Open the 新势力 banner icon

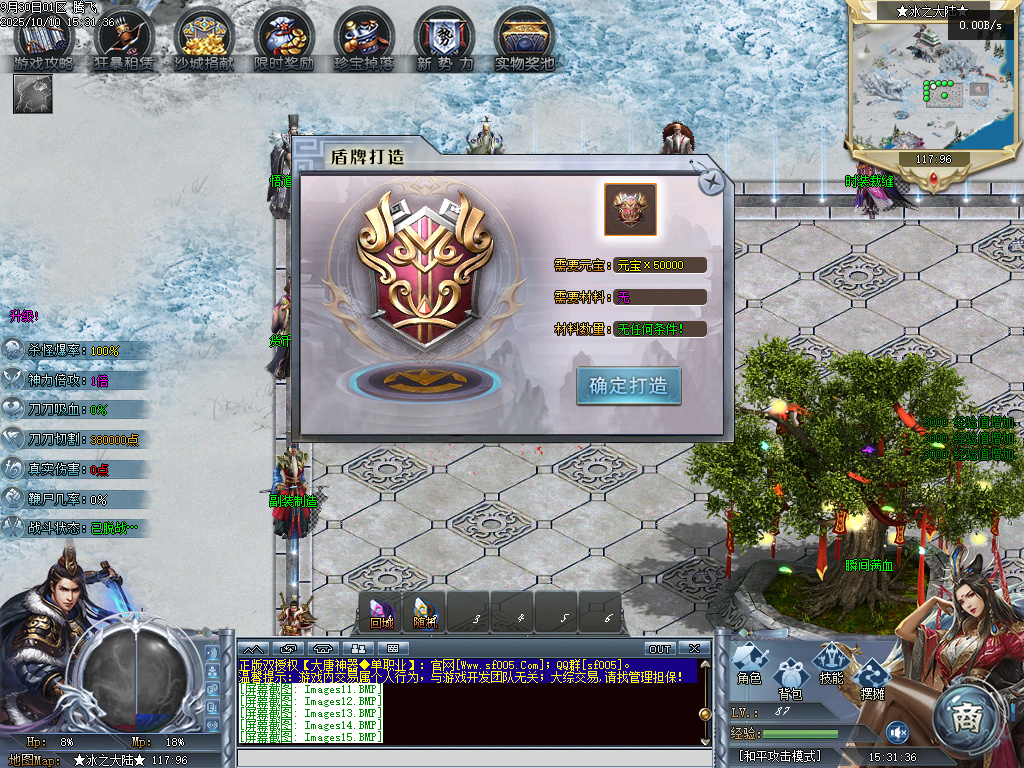click(x=444, y=40)
